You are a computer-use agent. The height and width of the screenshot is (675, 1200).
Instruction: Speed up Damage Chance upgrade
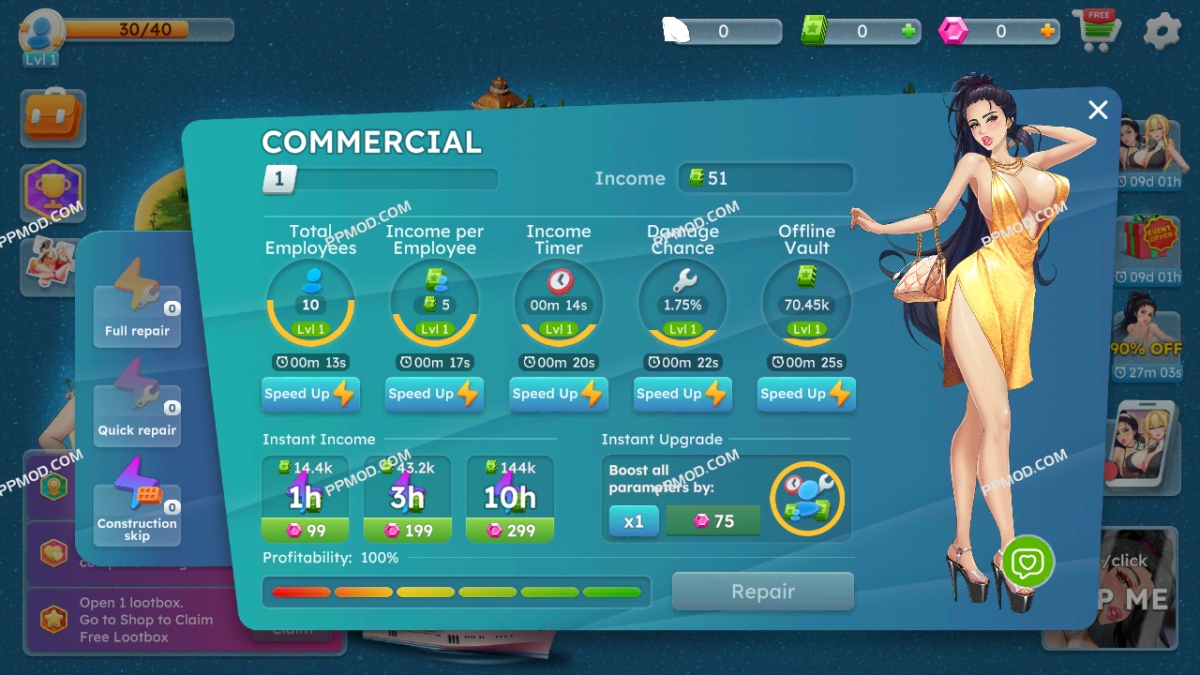pyautogui.click(x=682, y=394)
